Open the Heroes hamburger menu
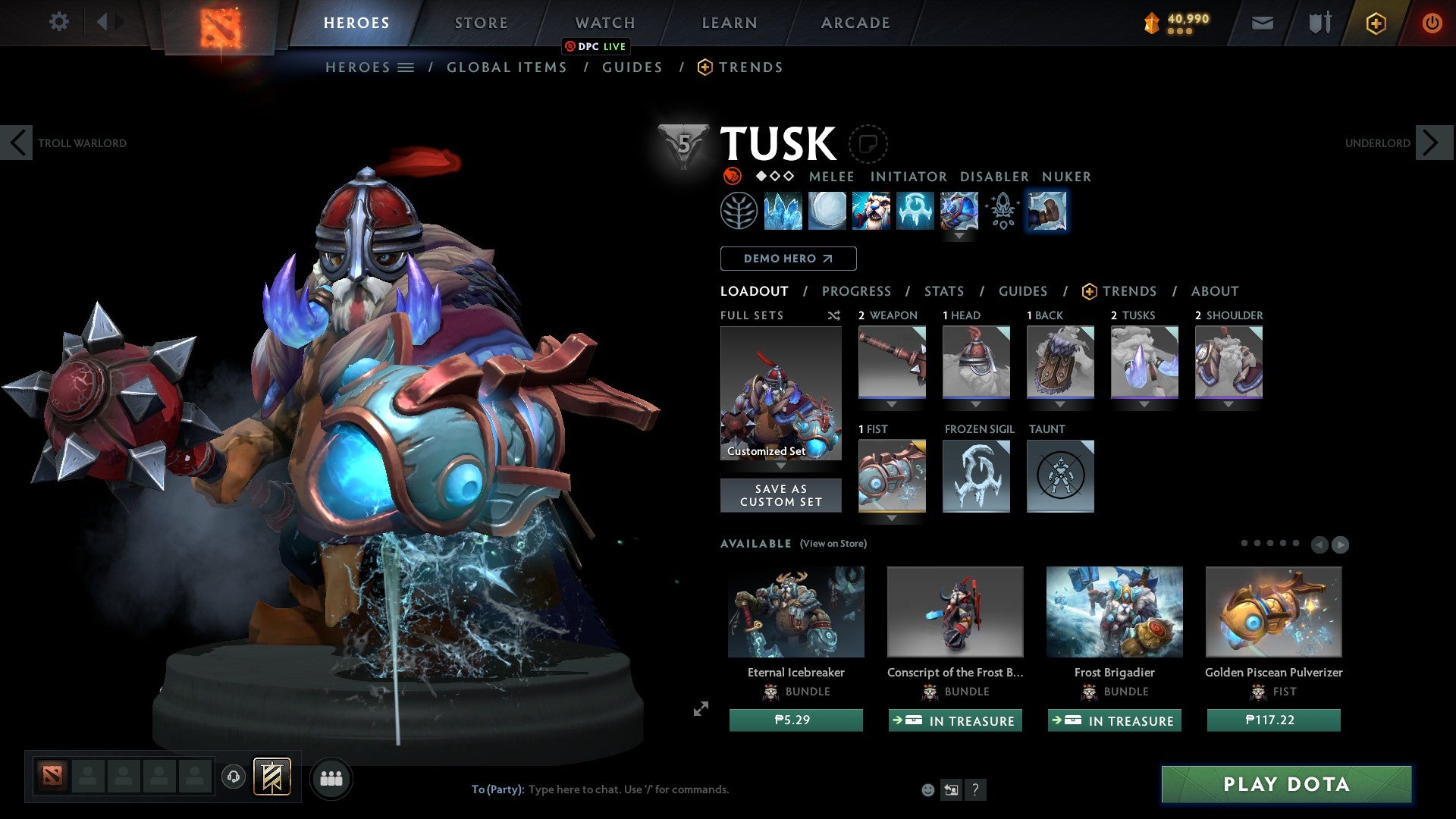Screen dimensions: 1456x819 click(406, 67)
